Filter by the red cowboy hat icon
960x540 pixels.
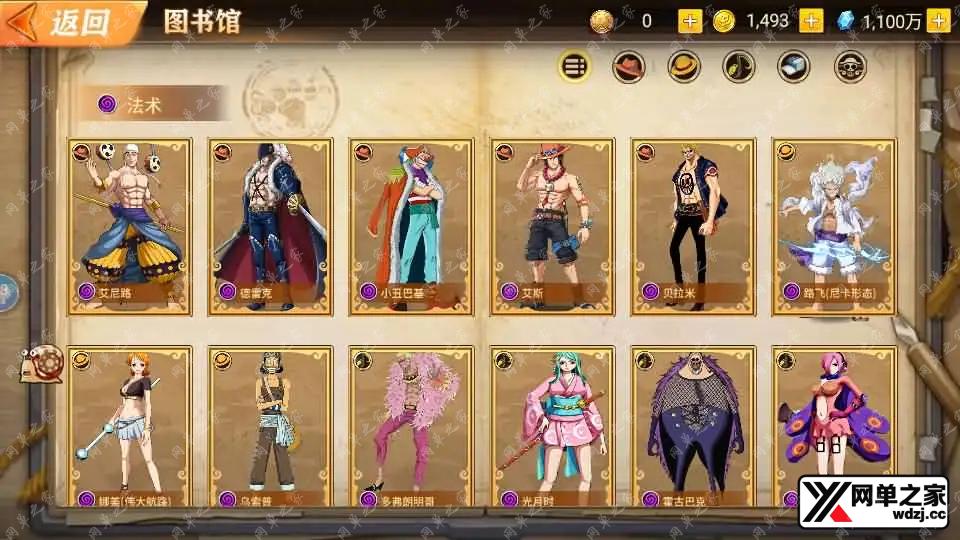tap(629, 67)
